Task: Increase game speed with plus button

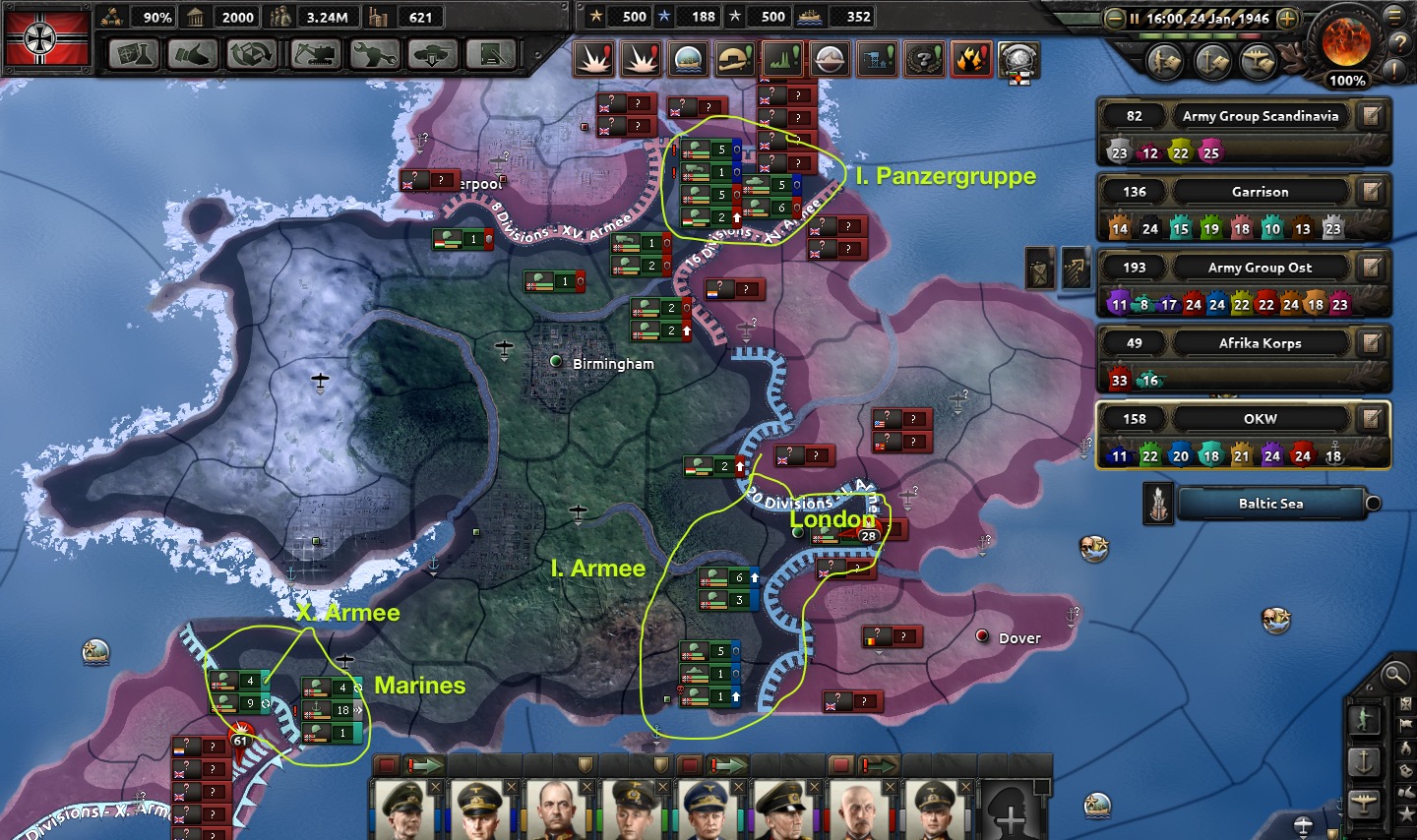Action: (1287, 19)
